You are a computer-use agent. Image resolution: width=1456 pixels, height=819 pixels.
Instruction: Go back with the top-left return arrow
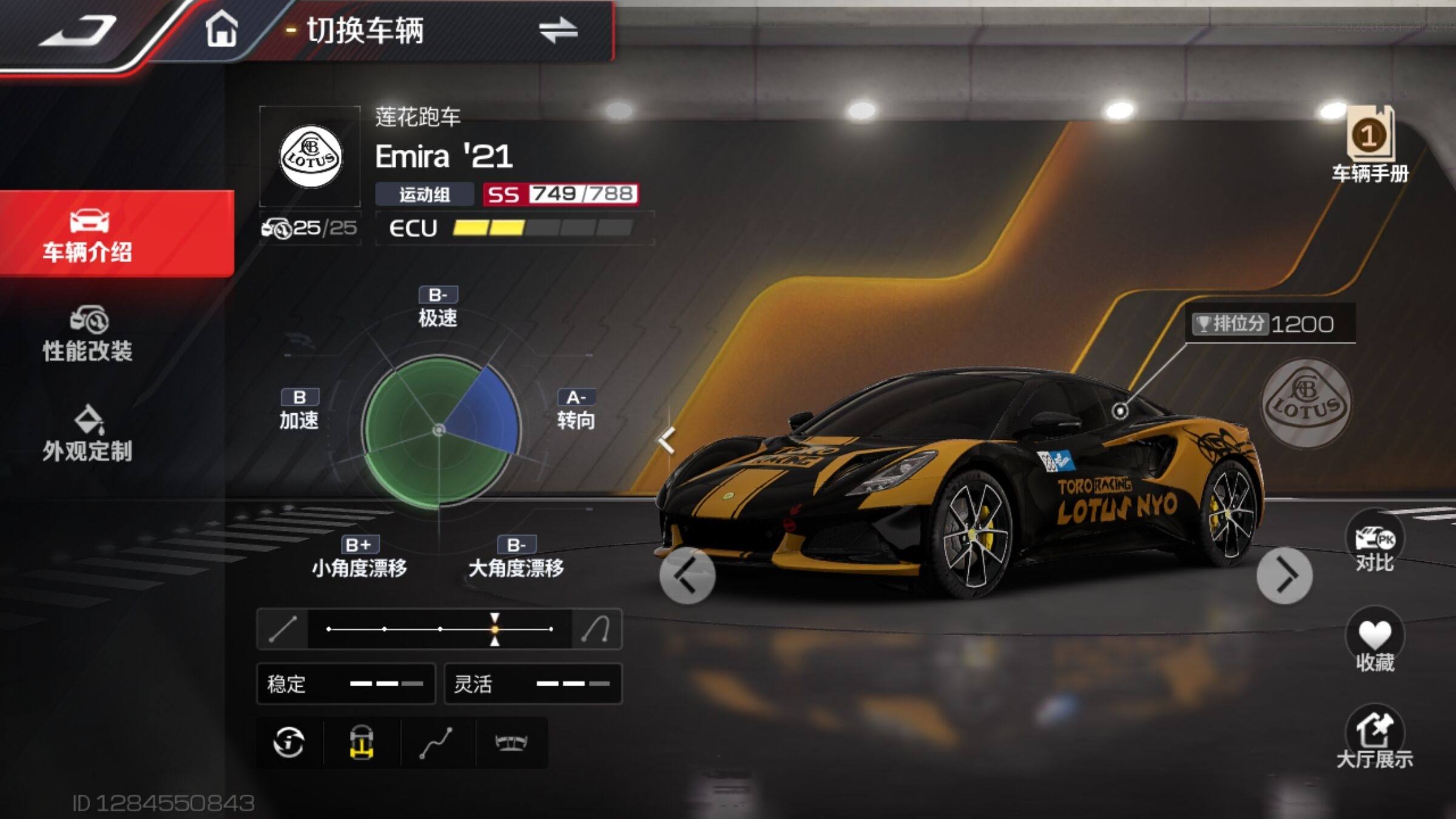(x=79, y=30)
